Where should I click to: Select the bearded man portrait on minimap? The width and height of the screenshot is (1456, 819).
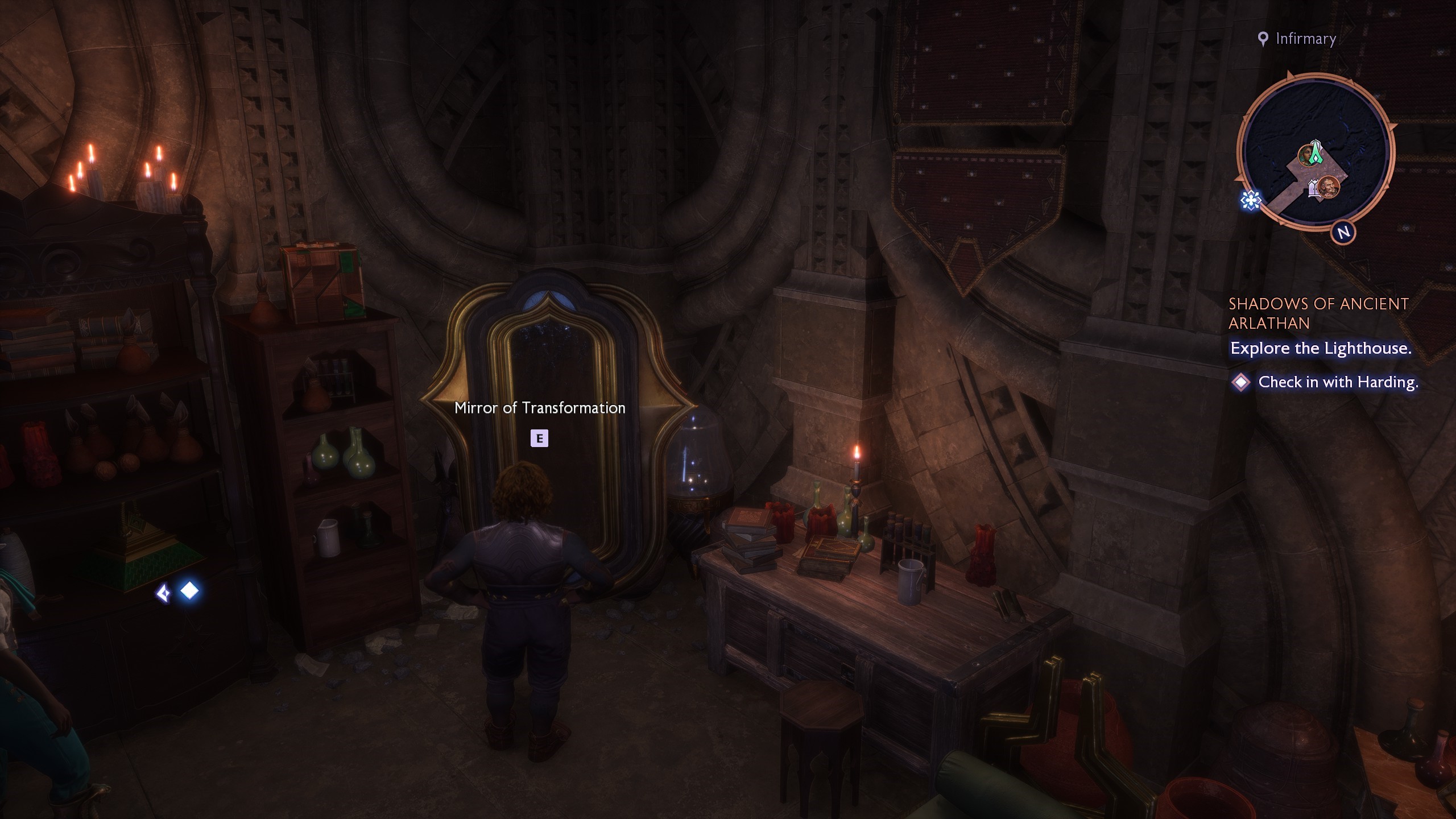pos(1329,187)
